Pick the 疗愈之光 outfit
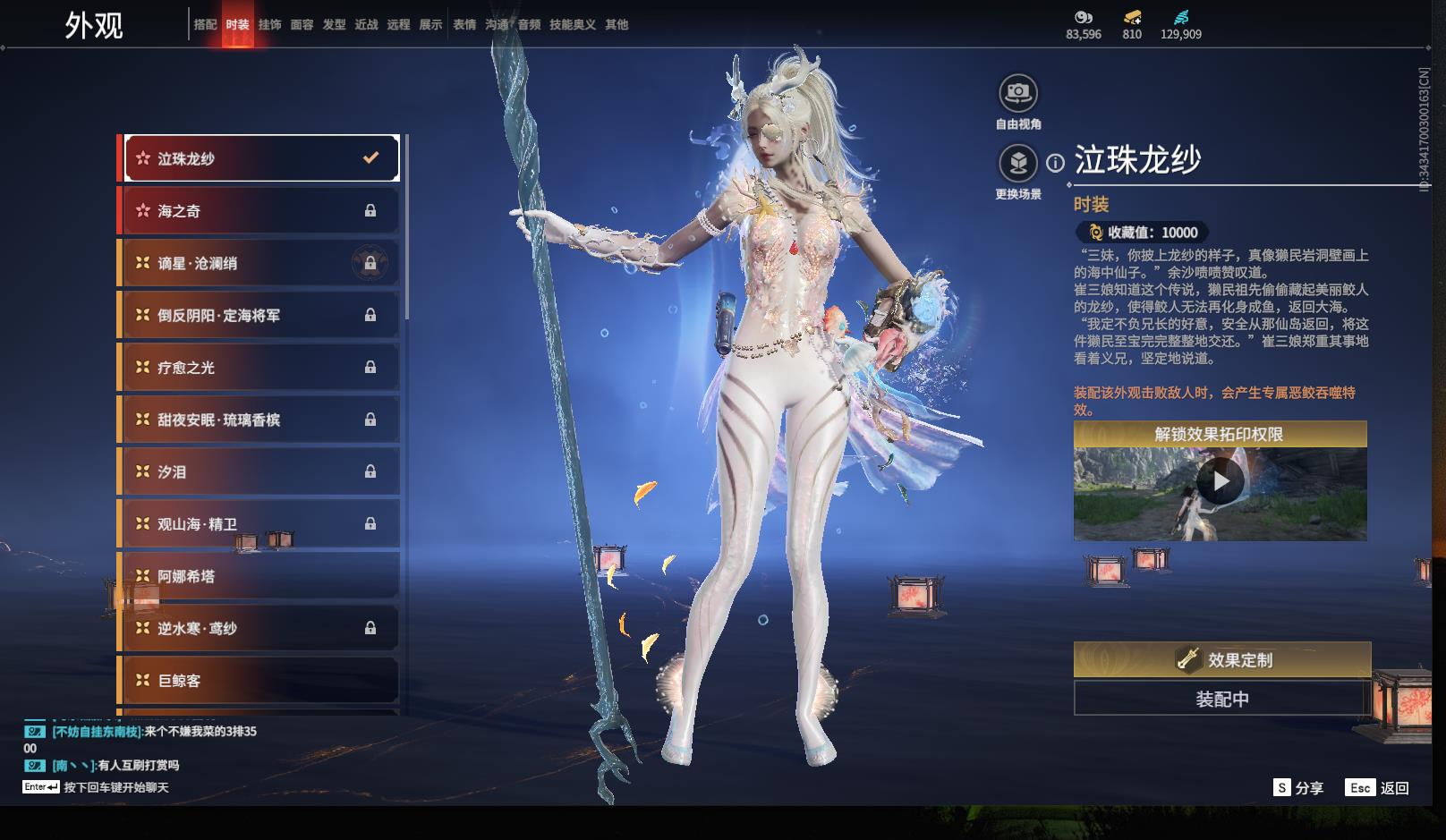This screenshot has height=840, width=1446. pos(259,368)
